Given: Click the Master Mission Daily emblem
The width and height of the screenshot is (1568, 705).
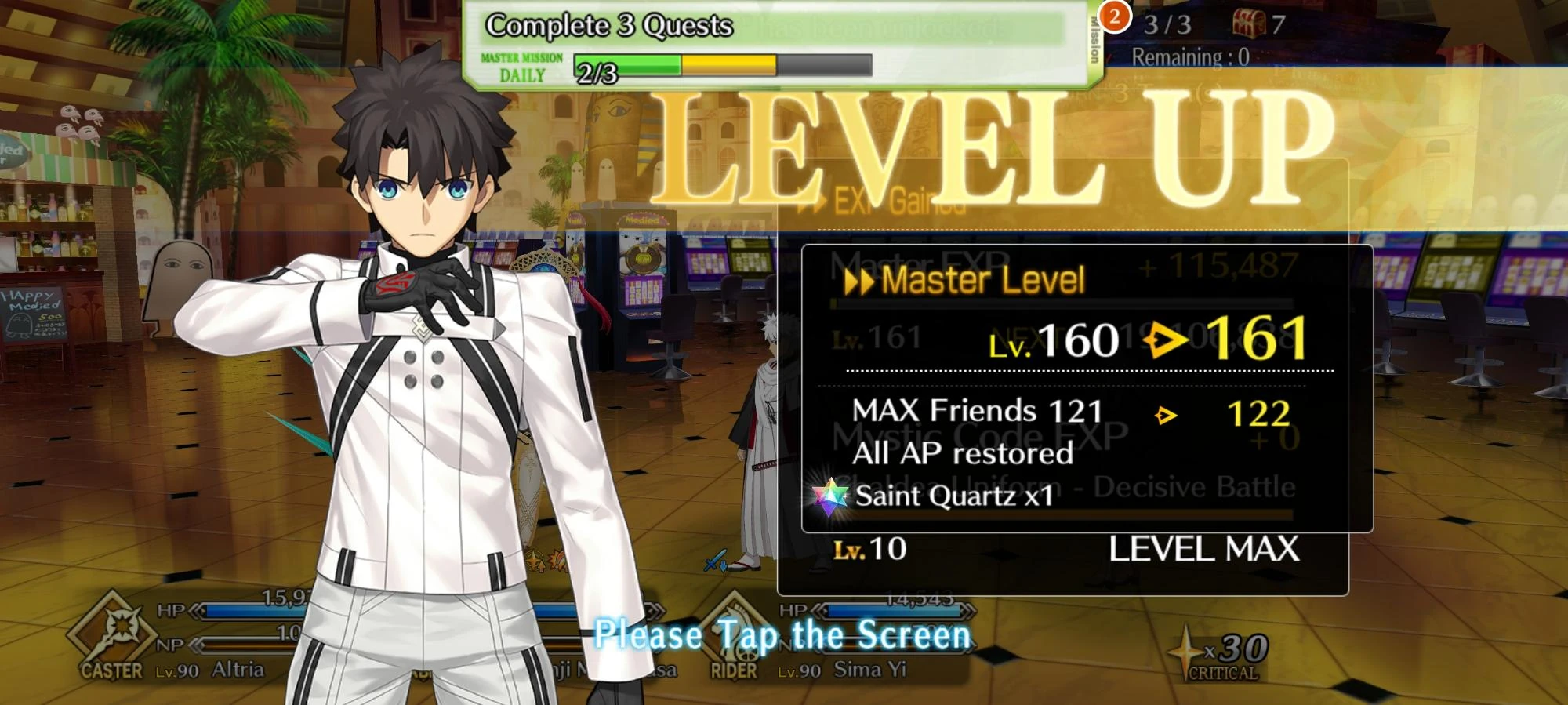Looking at the screenshot, I should [521, 67].
